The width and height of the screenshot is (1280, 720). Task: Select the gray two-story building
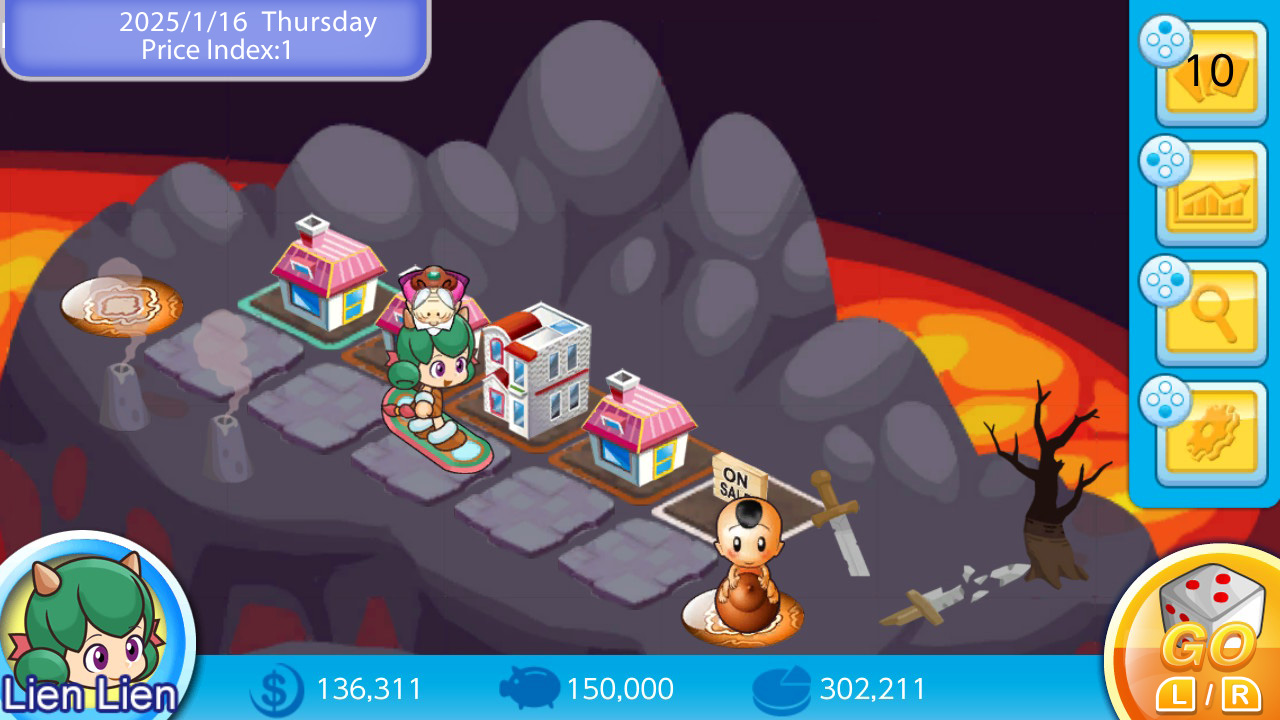tap(540, 370)
